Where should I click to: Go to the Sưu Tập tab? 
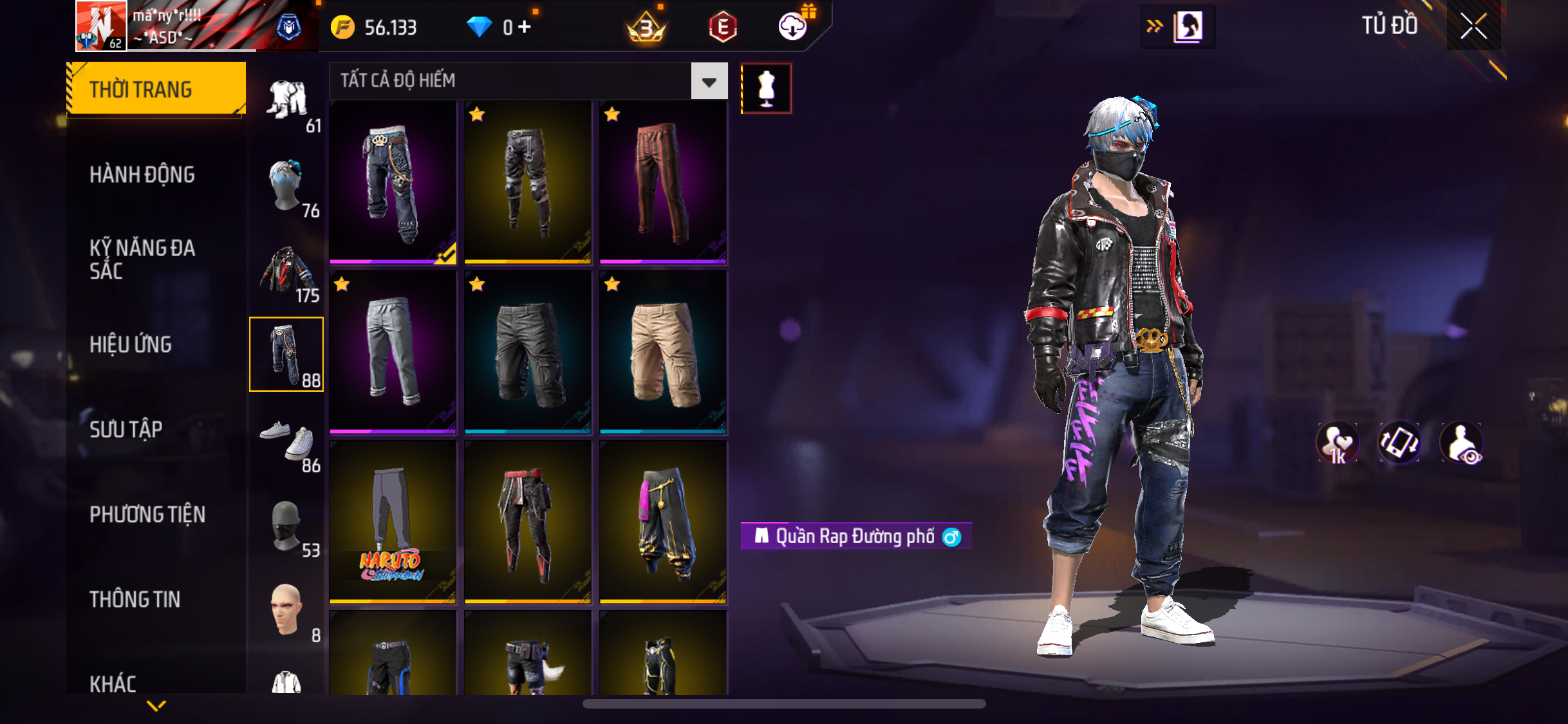126,429
